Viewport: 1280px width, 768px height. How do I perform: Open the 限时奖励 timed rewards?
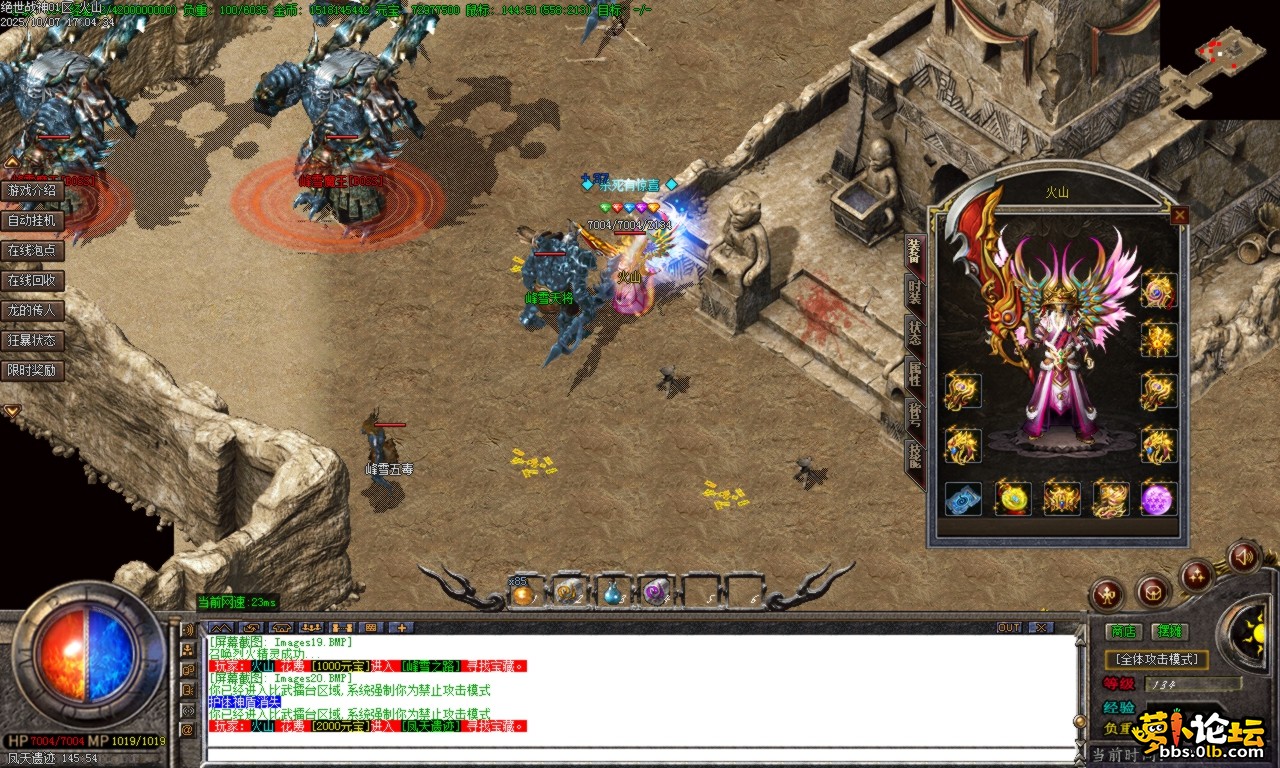pos(34,370)
